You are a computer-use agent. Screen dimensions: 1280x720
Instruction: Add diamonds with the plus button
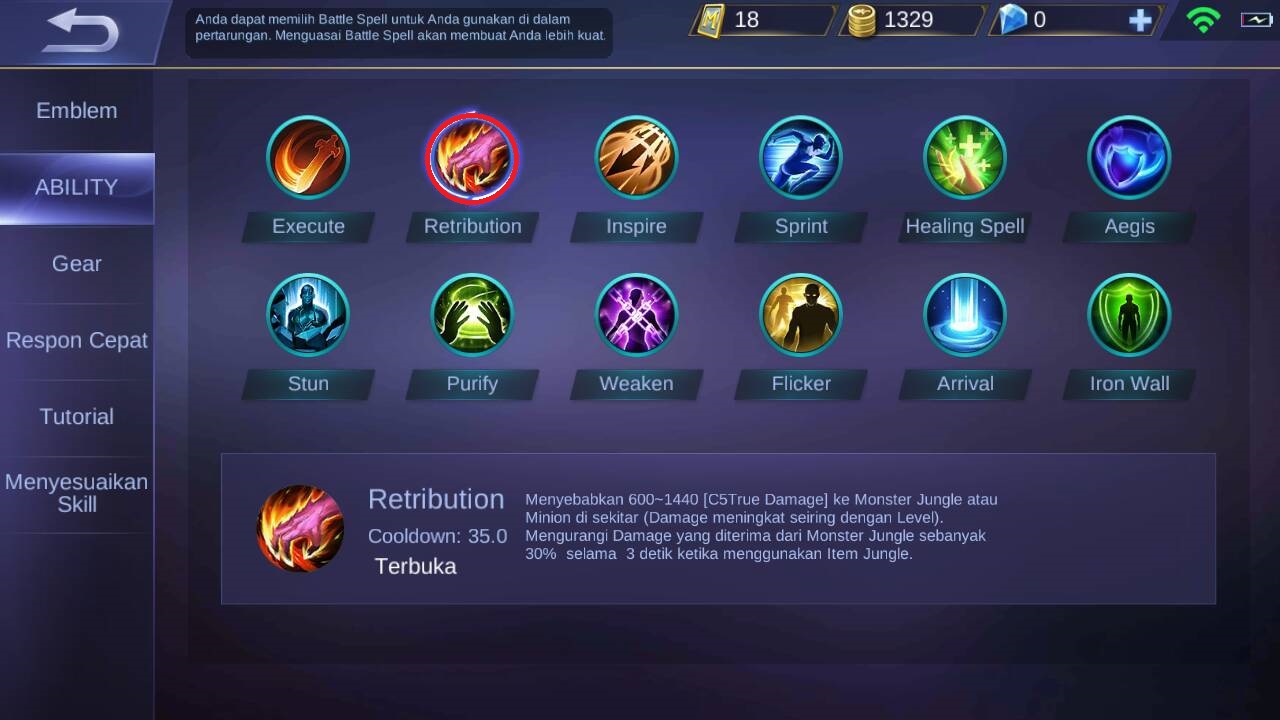click(1140, 20)
